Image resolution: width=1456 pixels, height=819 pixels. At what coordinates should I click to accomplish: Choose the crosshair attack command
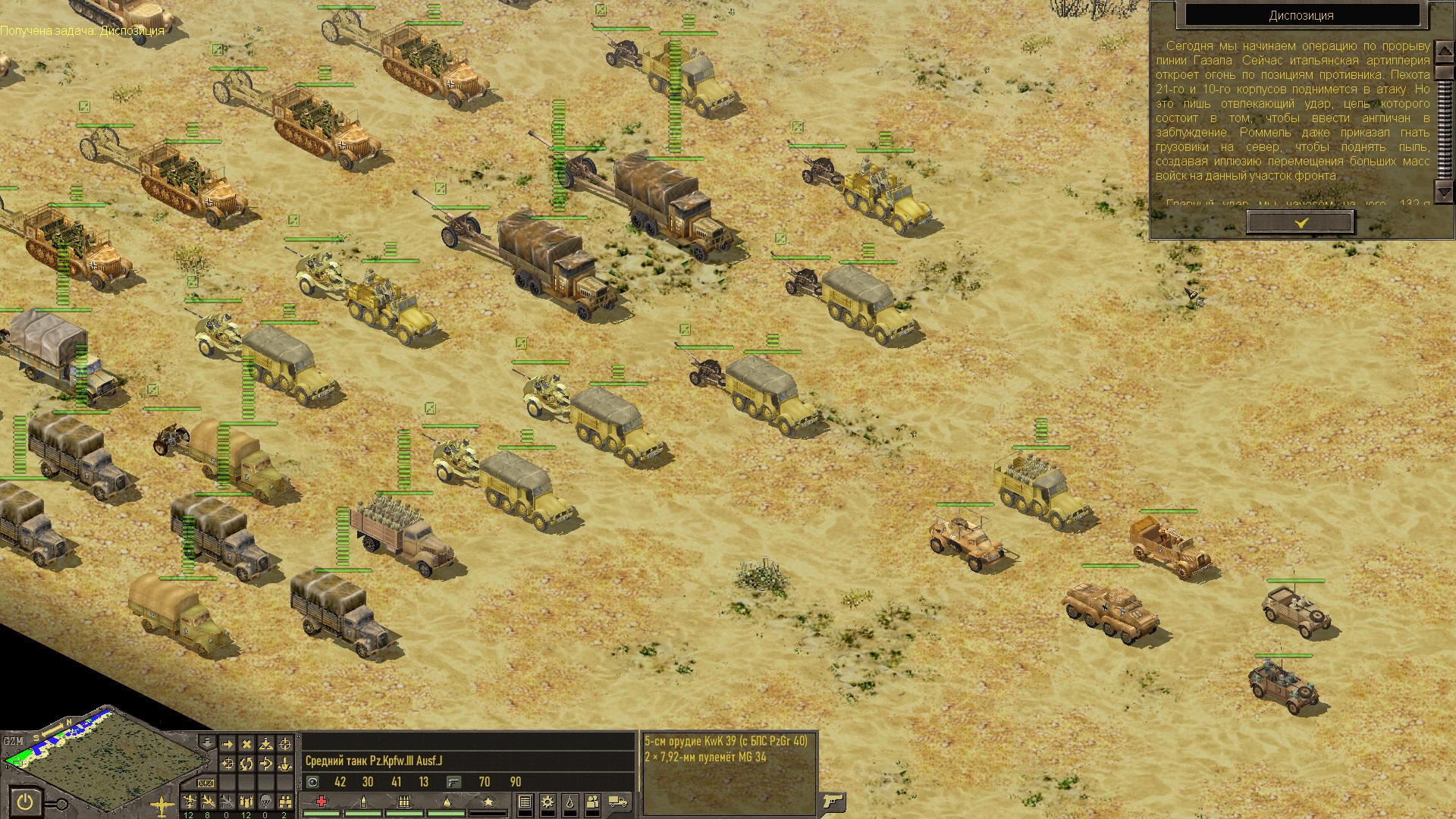click(285, 744)
